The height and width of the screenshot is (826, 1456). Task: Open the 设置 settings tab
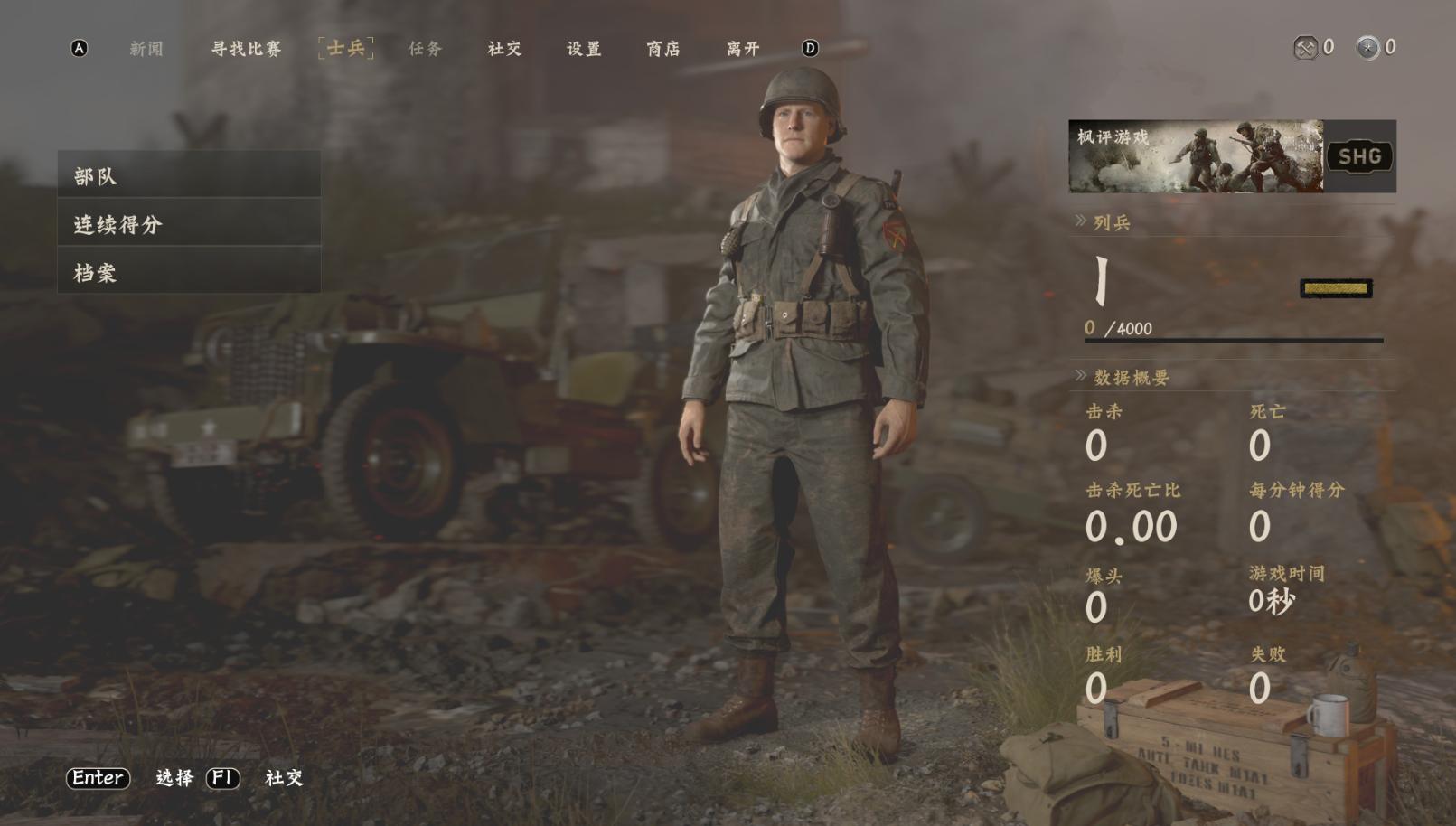[584, 49]
